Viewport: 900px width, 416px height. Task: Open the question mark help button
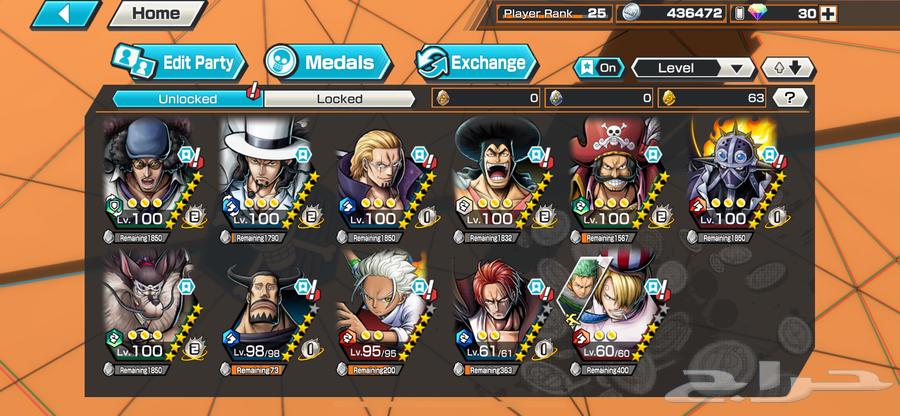[x=791, y=98]
